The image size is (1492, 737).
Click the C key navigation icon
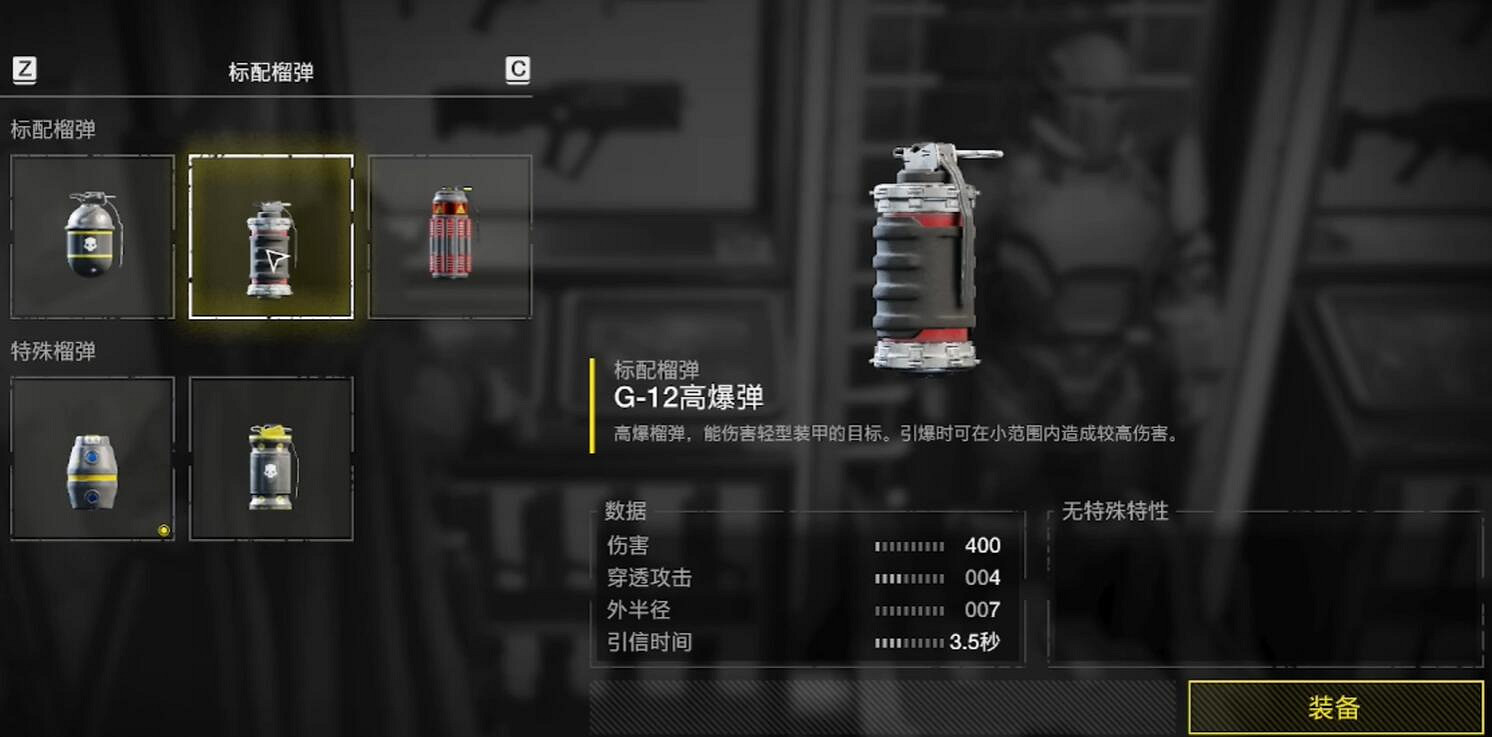pyautogui.click(x=517, y=70)
